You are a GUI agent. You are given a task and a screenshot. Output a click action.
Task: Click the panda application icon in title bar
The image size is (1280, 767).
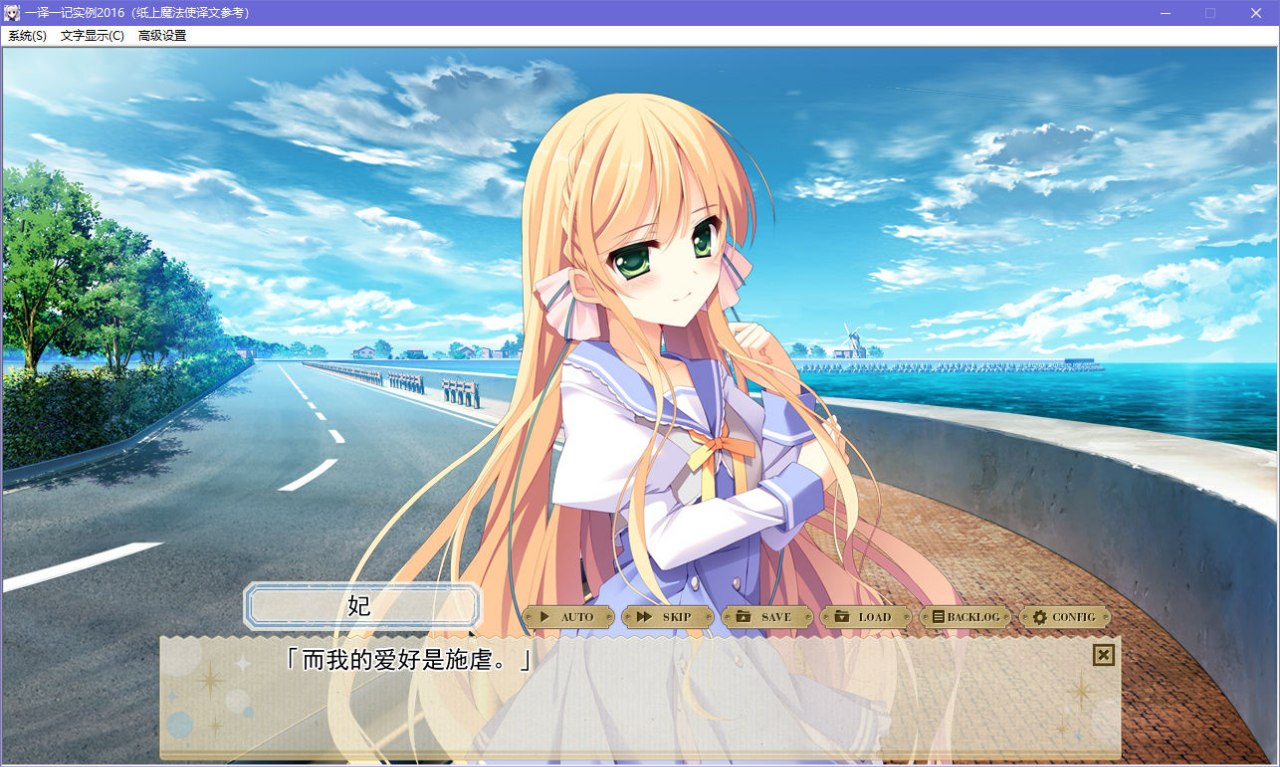(12, 13)
